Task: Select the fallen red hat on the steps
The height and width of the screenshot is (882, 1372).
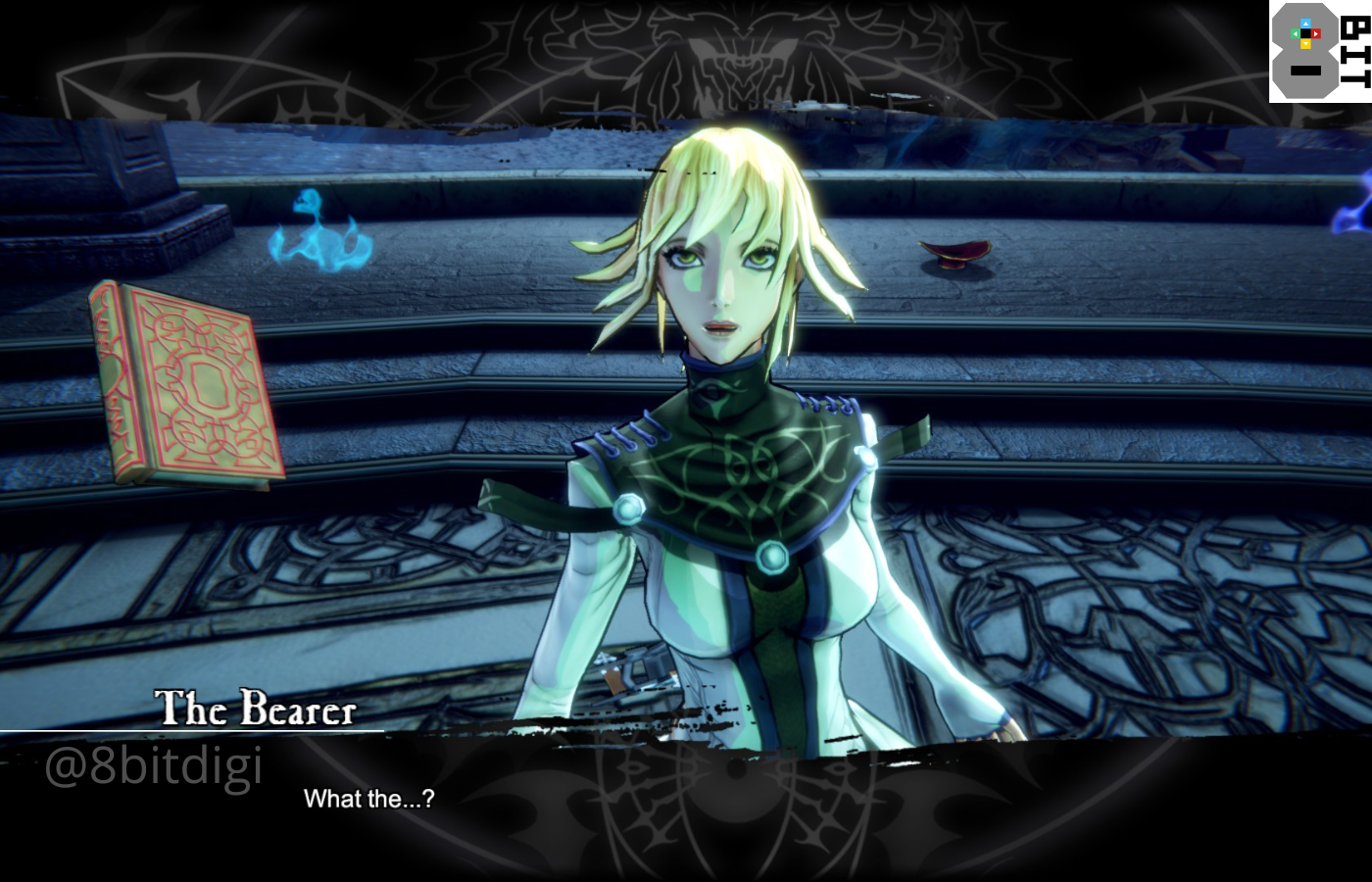Action: click(955, 255)
